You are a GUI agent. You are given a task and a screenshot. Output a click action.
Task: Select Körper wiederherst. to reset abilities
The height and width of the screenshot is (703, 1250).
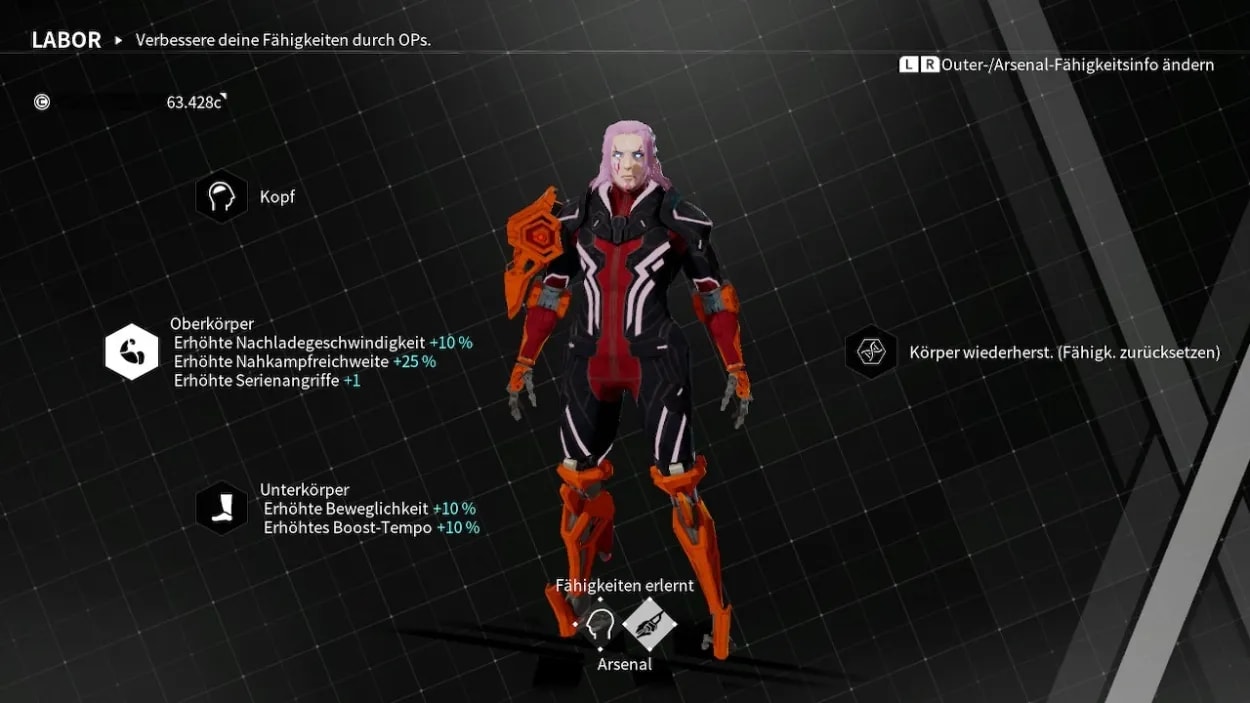coord(871,352)
